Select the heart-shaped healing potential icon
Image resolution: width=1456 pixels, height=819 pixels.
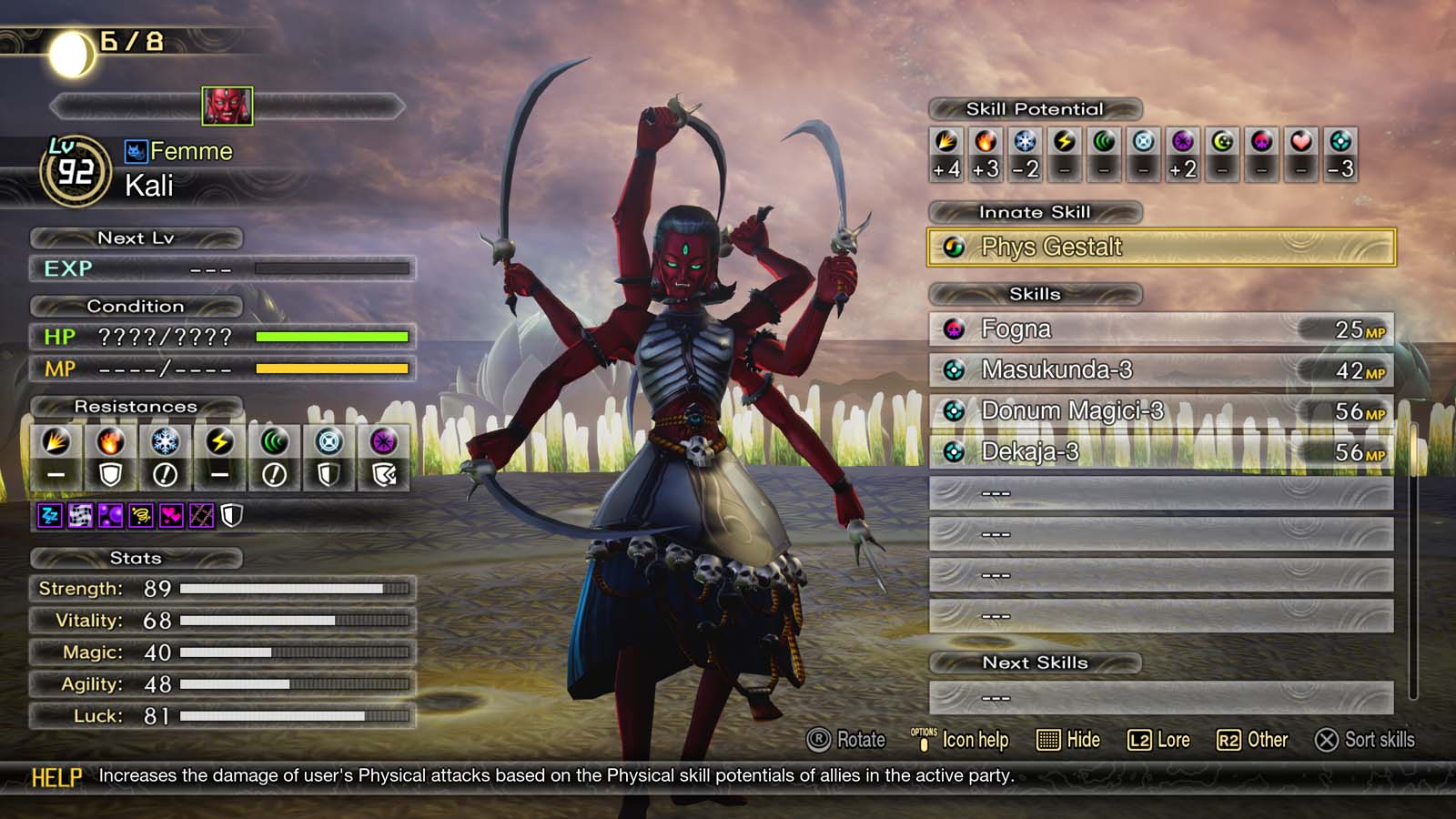coord(1300,142)
